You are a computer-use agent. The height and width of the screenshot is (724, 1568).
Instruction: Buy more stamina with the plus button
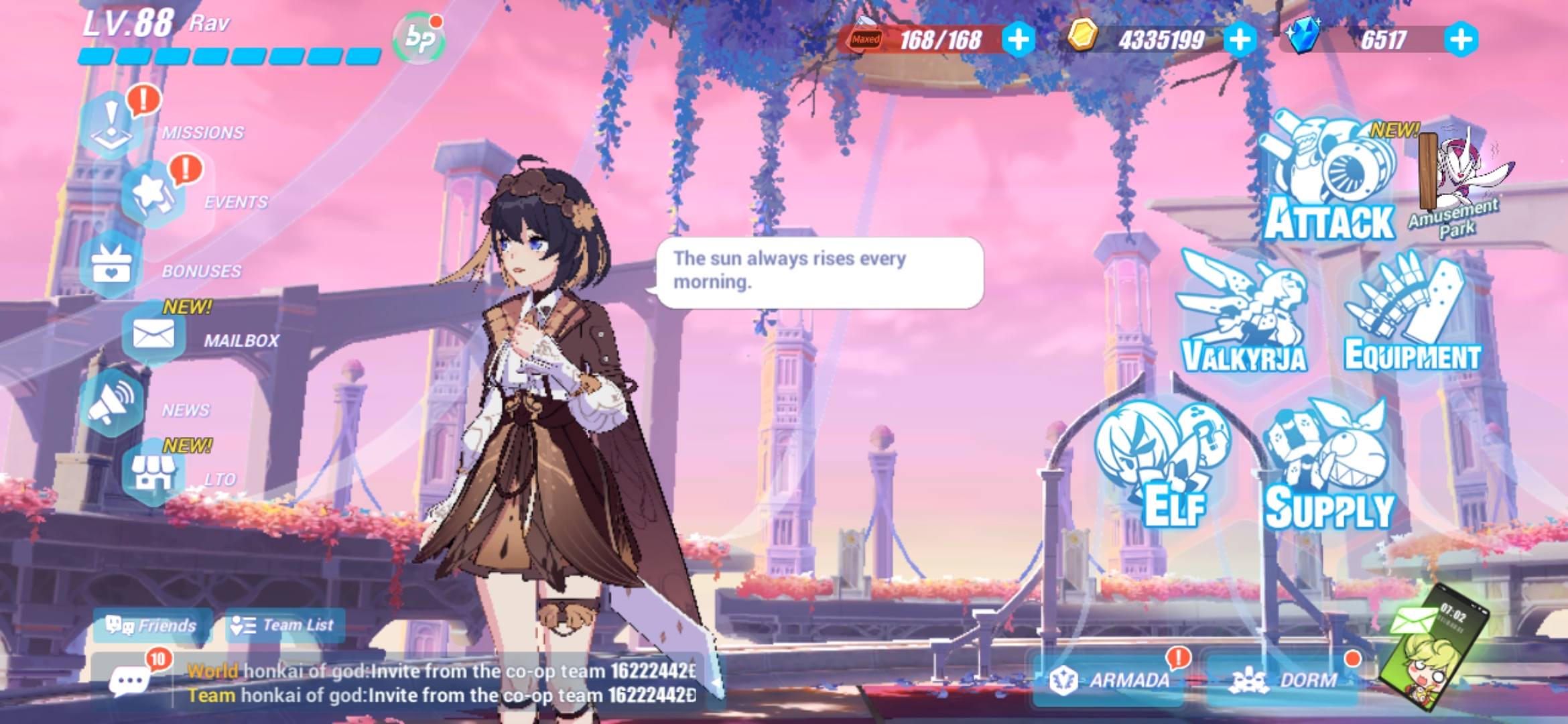[x=1018, y=42]
